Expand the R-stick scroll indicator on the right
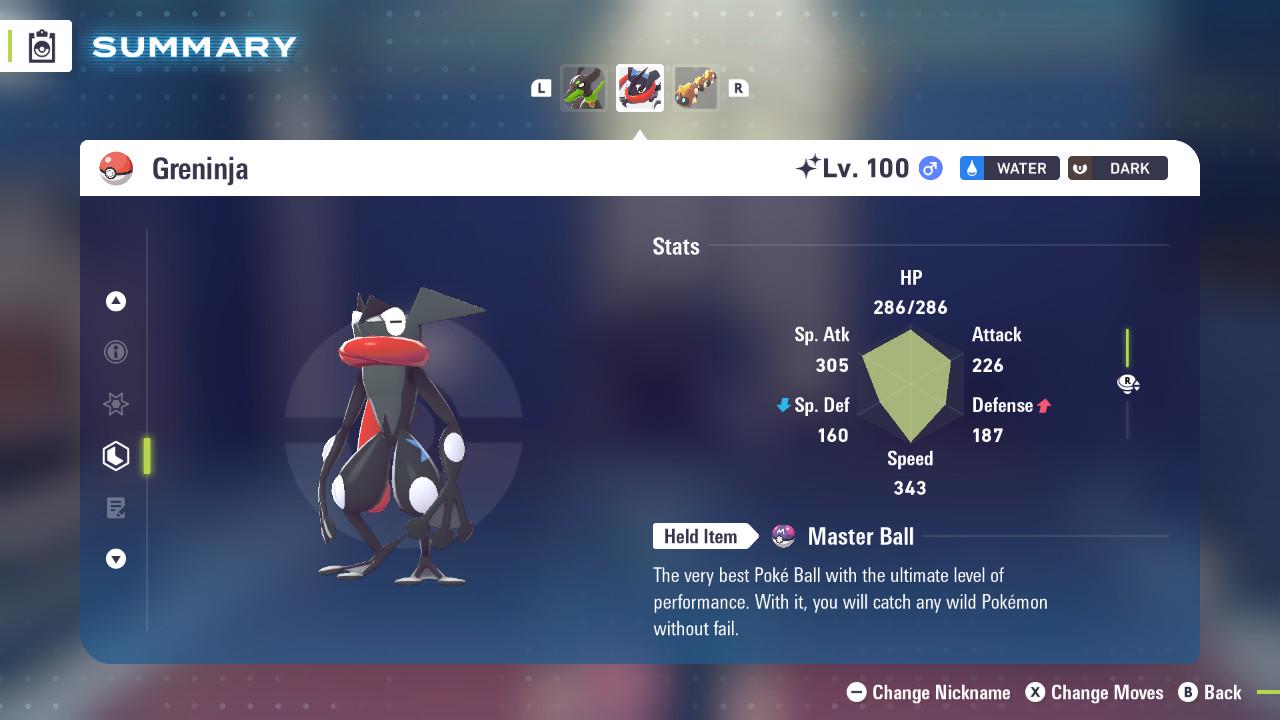The image size is (1280, 720). pyautogui.click(x=1128, y=383)
